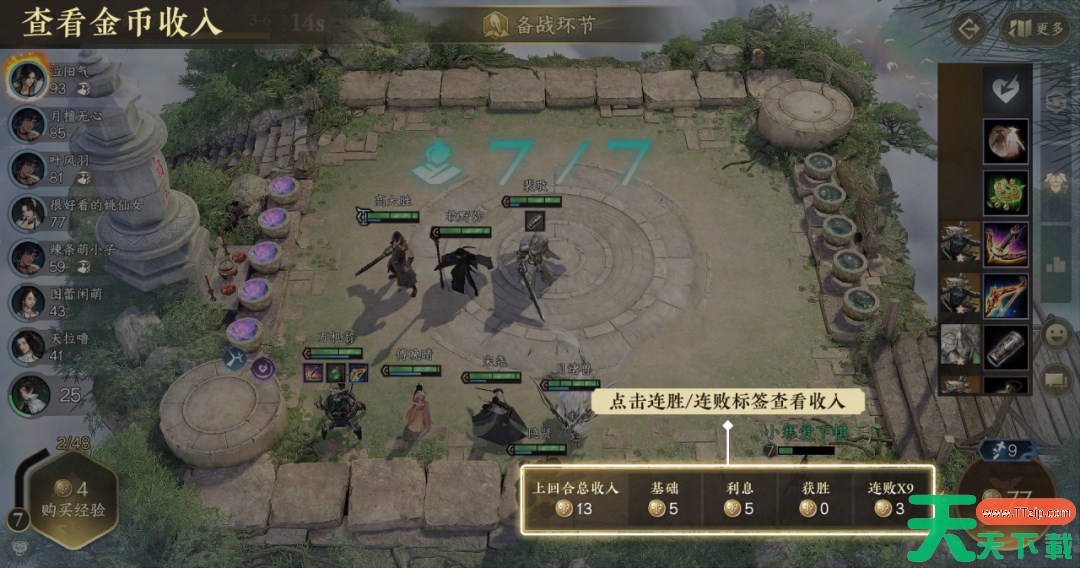Pick the purple crossbow item slot
The width and height of the screenshot is (1080, 568).
[x=1005, y=244]
